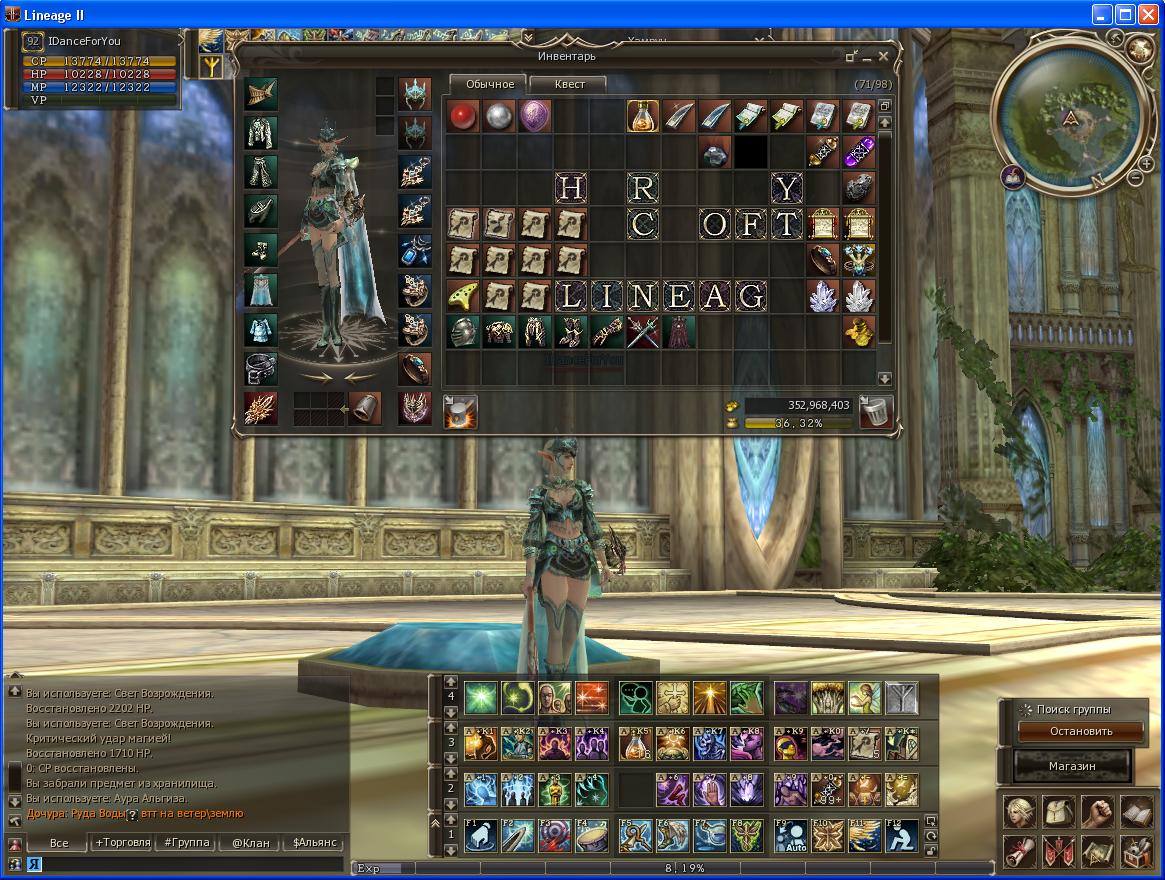Switch to the Квест inventory tab
1165x880 pixels.
tap(570, 84)
